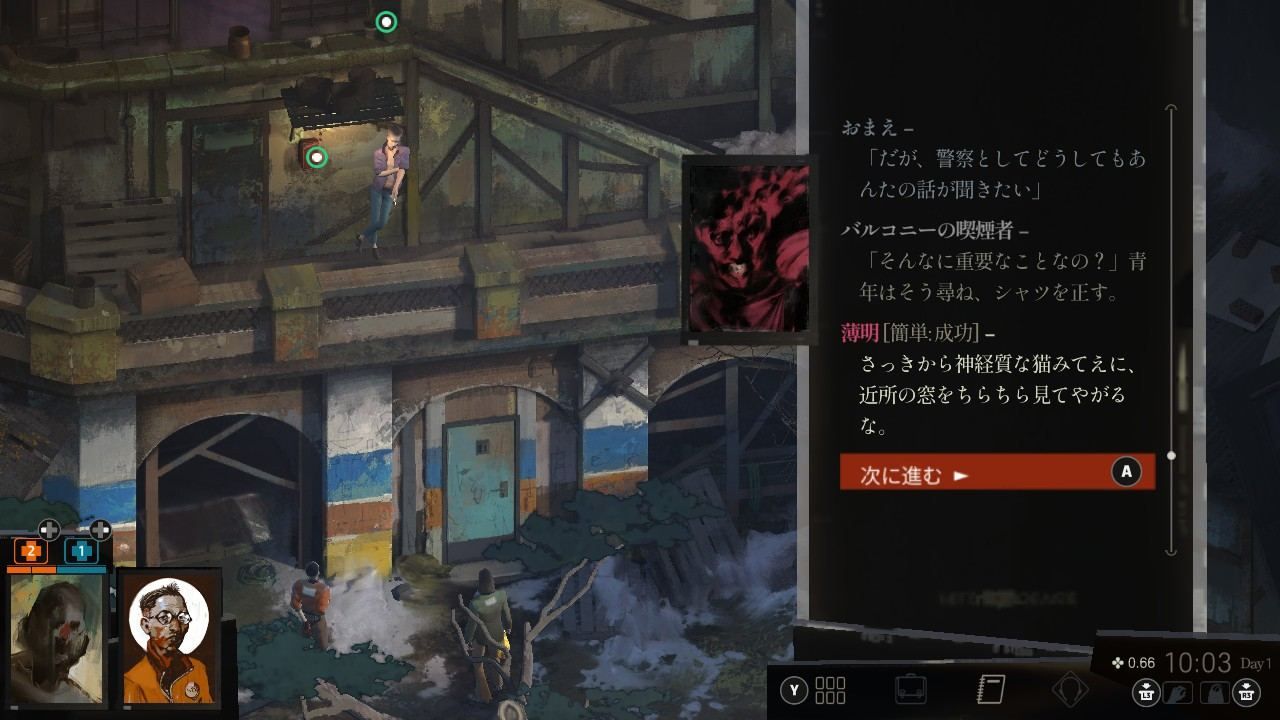Open the journal notebook icon
This screenshot has width=1280, height=720.
pyautogui.click(x=990, y=687)
